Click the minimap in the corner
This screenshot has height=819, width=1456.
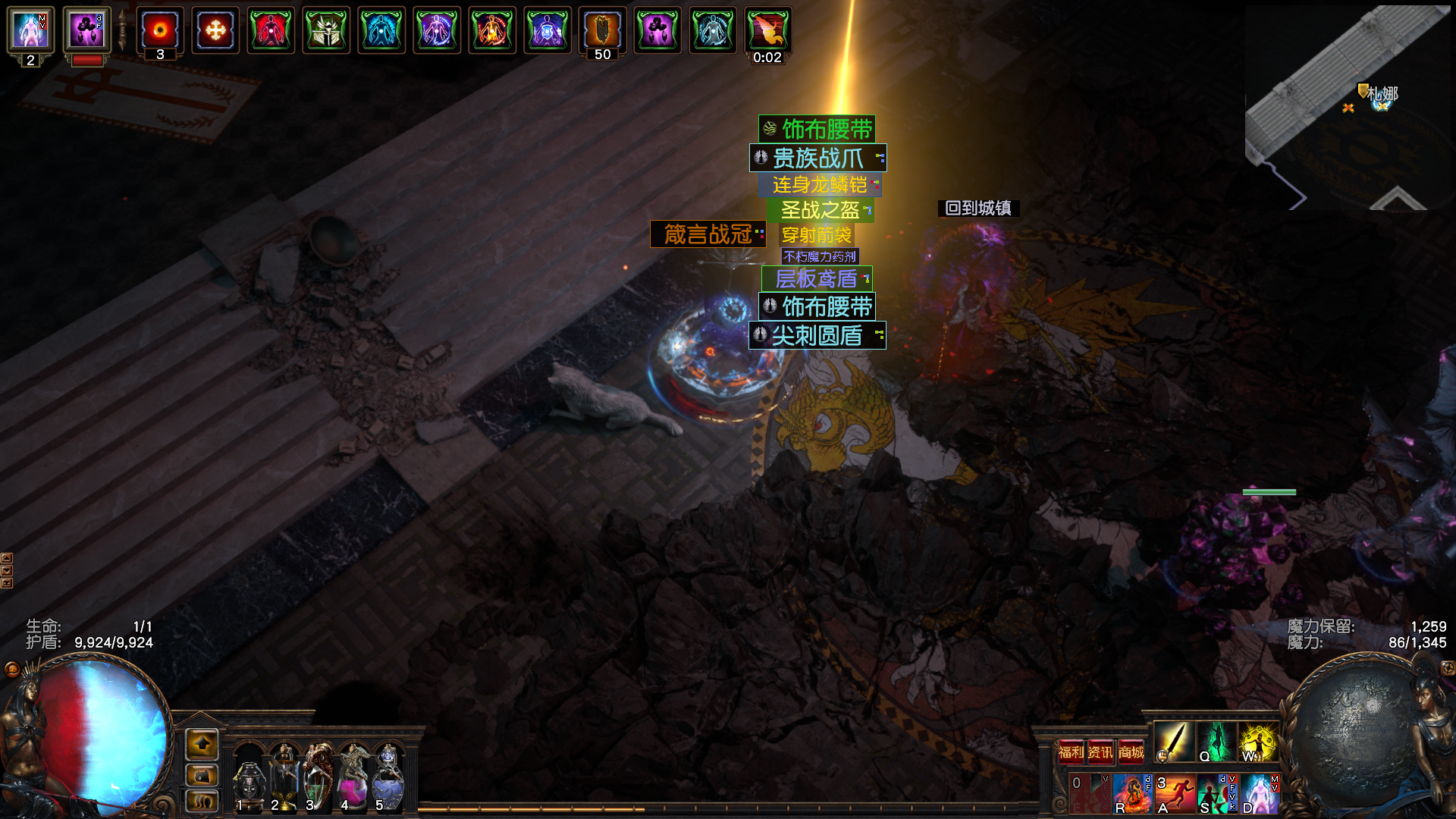pyautogui.click(x=1348, y=108)
